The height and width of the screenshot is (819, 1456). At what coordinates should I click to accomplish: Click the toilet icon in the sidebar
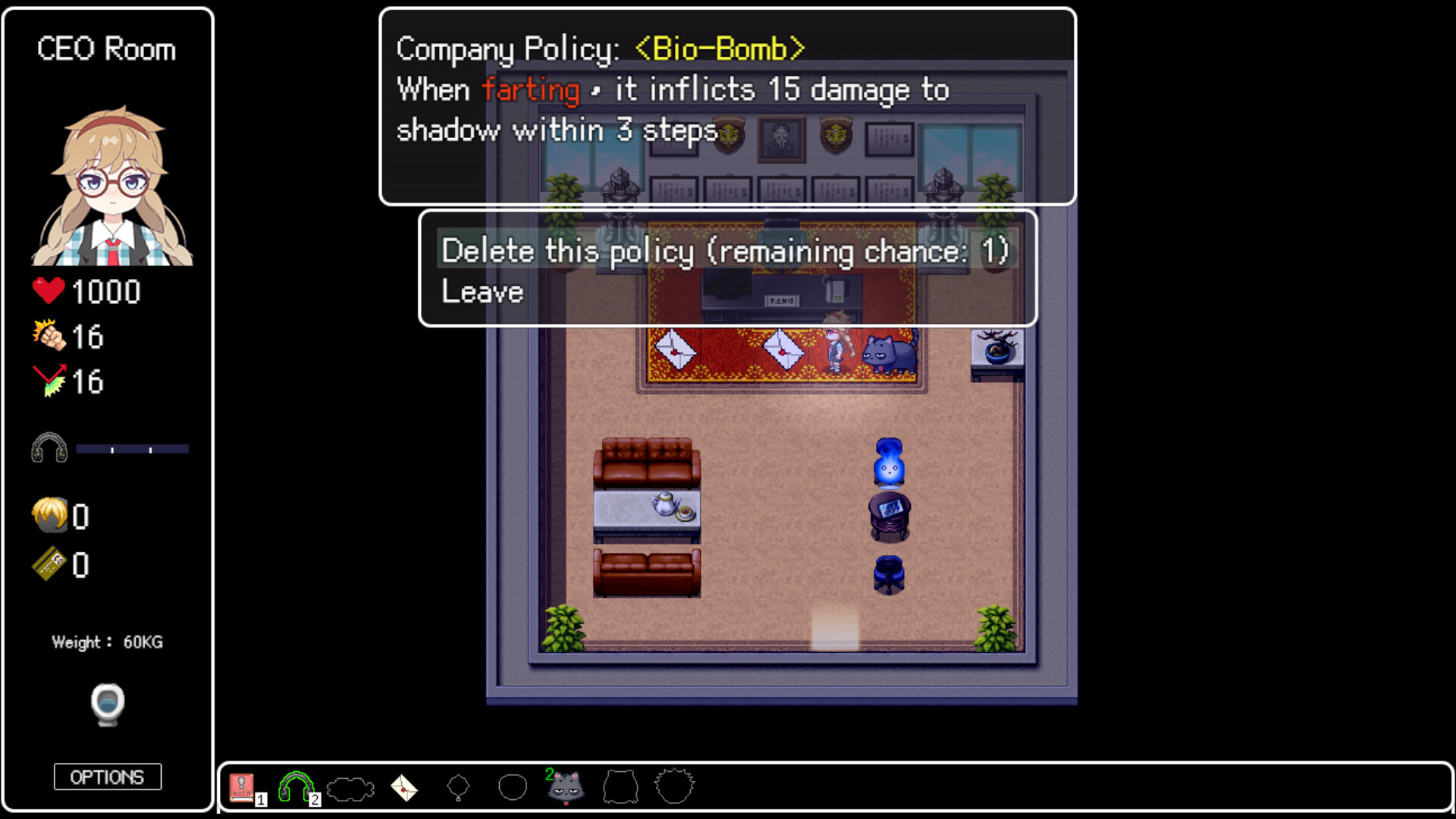click(108, 704)
